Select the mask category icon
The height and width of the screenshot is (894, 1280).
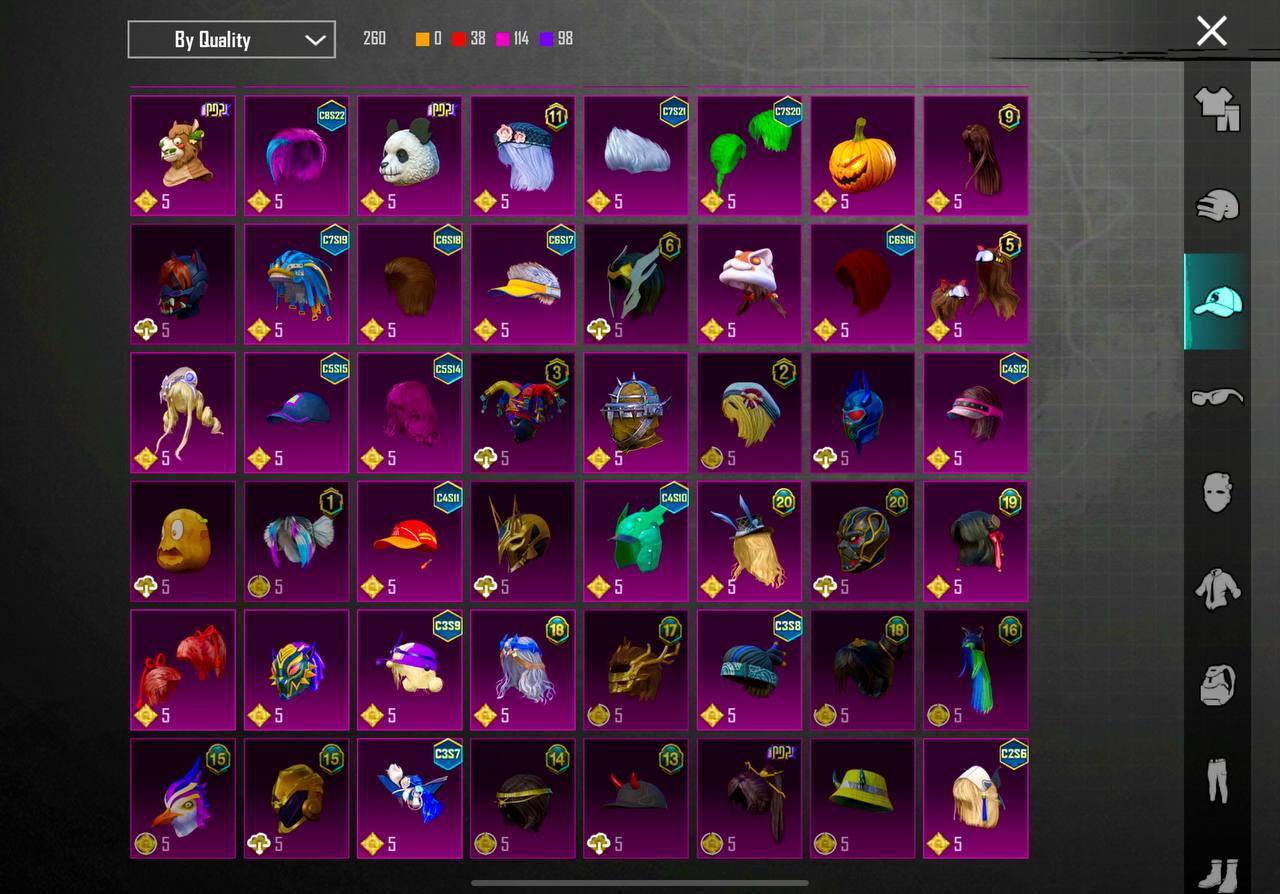tap(1216, 492)
